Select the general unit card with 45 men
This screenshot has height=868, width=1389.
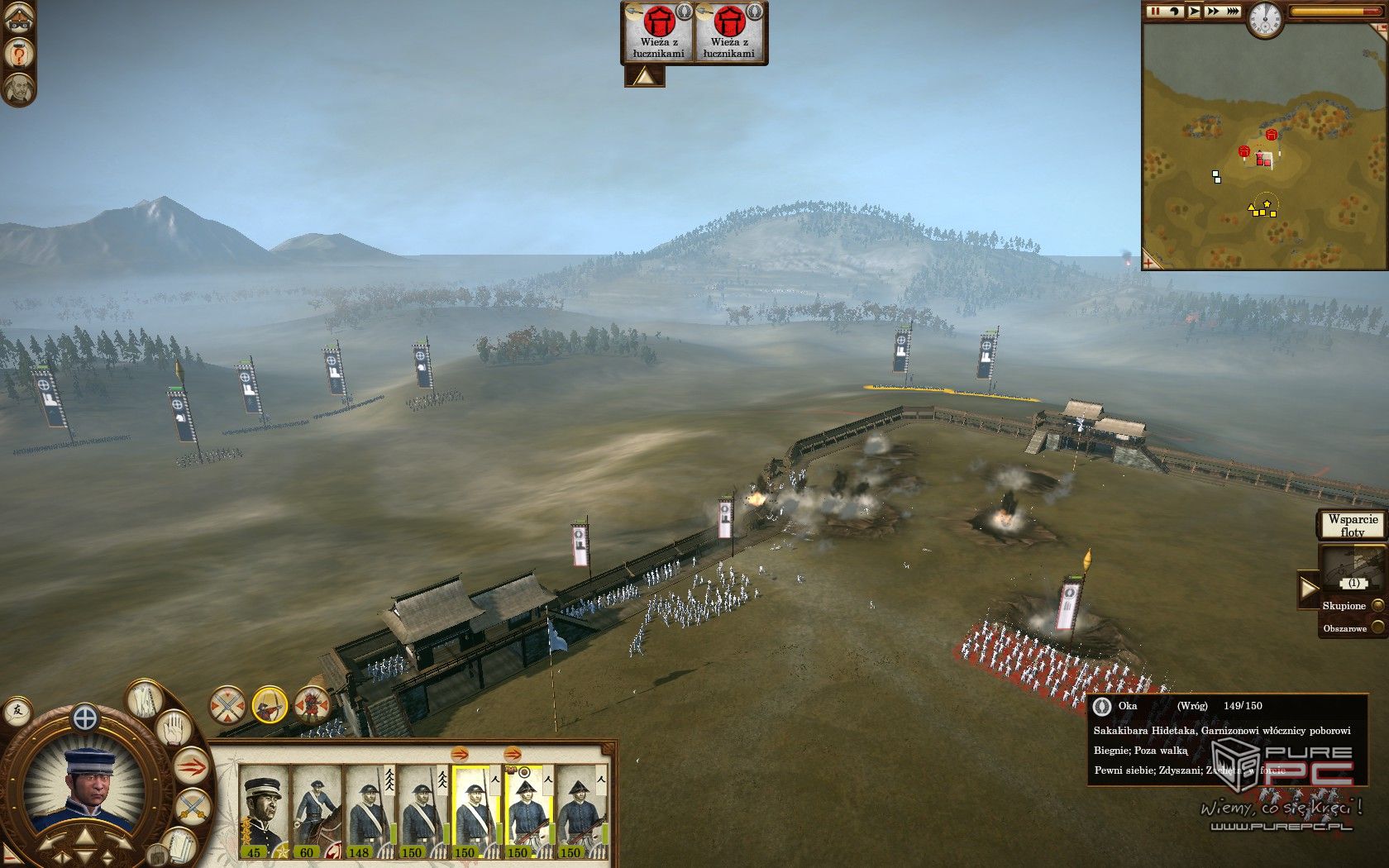264,811
